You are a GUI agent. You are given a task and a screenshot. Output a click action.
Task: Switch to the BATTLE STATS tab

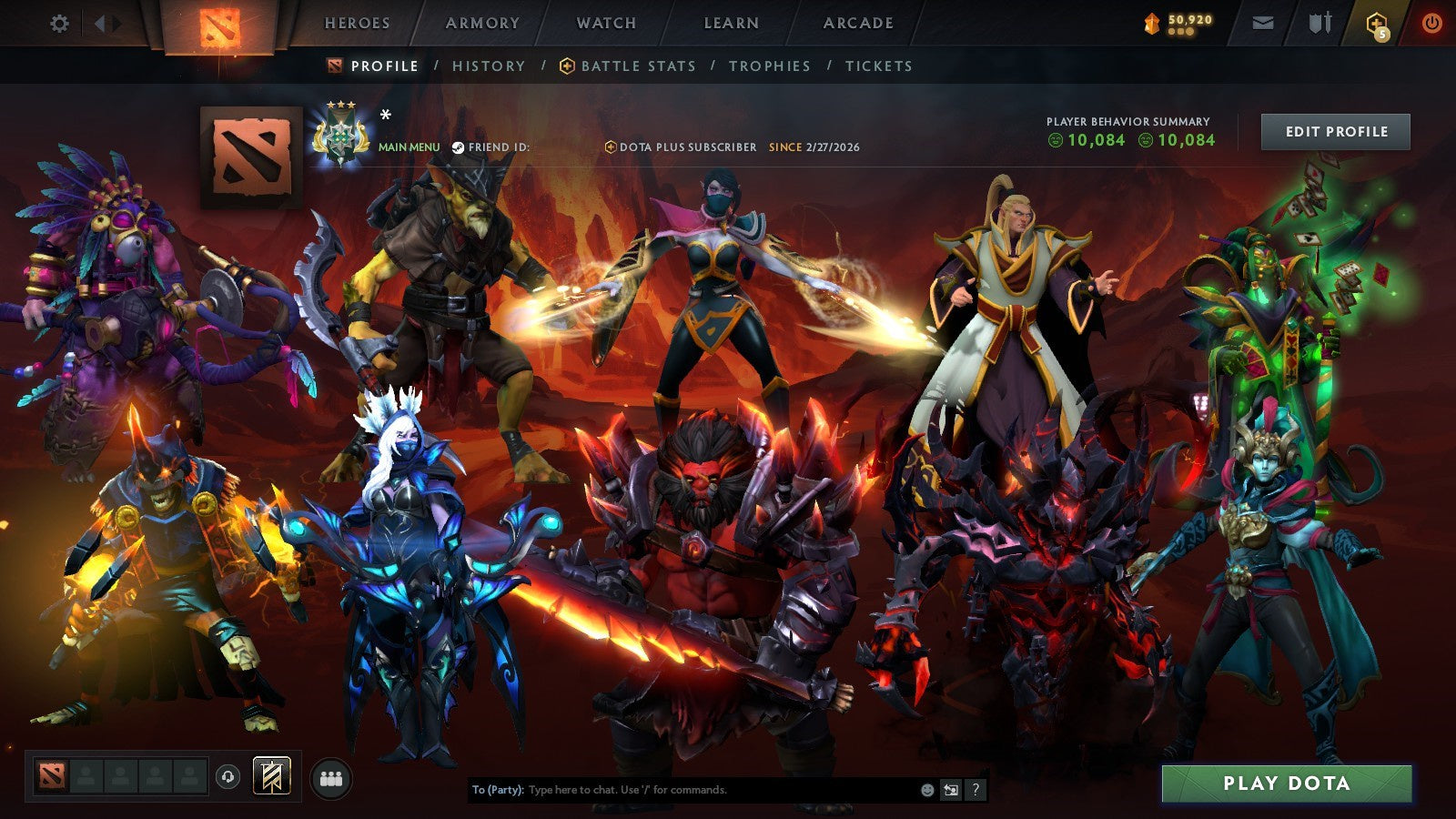click(x=635, y=66)
